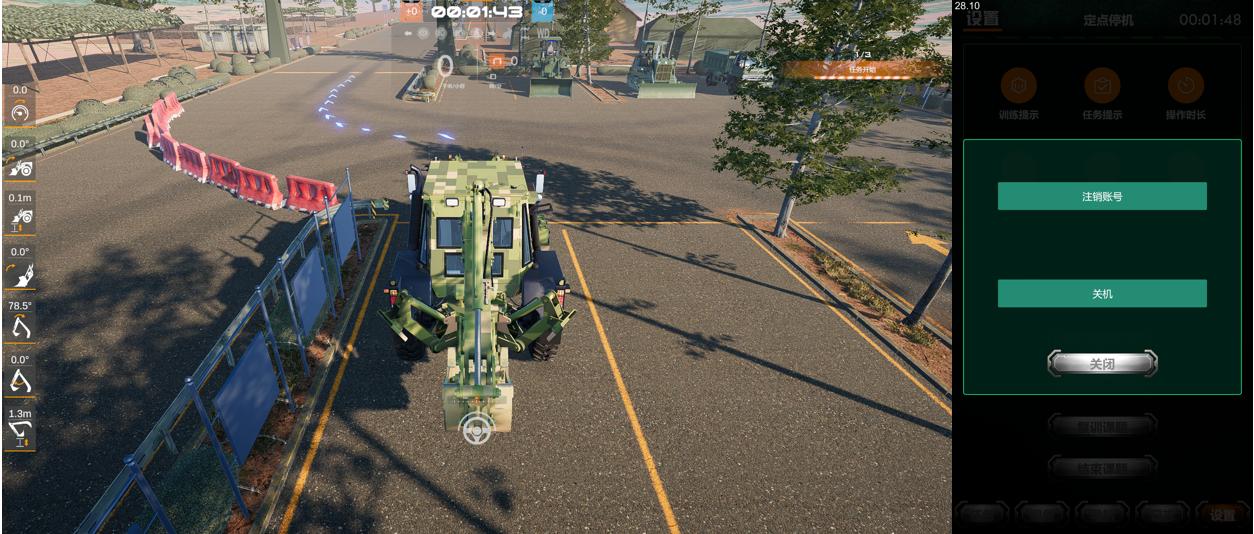Image resolution: width=1254 pixels, height=534 pixels.
Task: Click the 注销账号 log out button
Action: pyautogui.click(x=1102, y=196)
